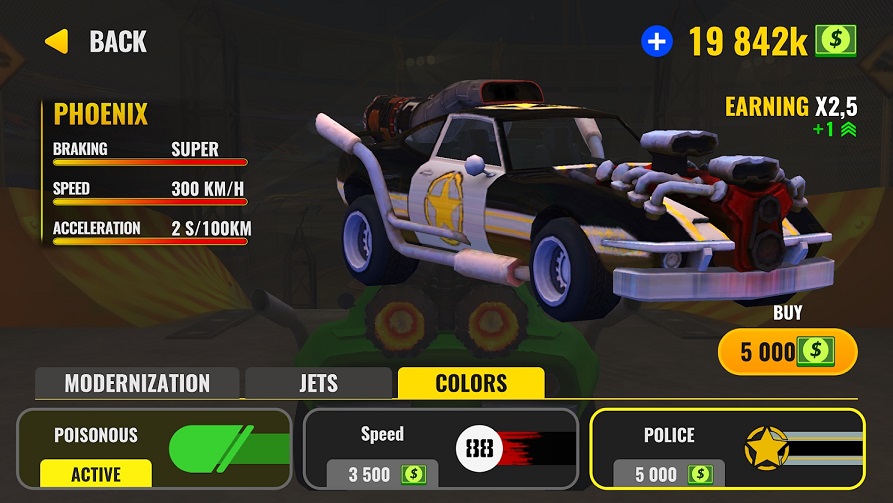Choose the Poisonous green color scheme

(x=155, y=448)
